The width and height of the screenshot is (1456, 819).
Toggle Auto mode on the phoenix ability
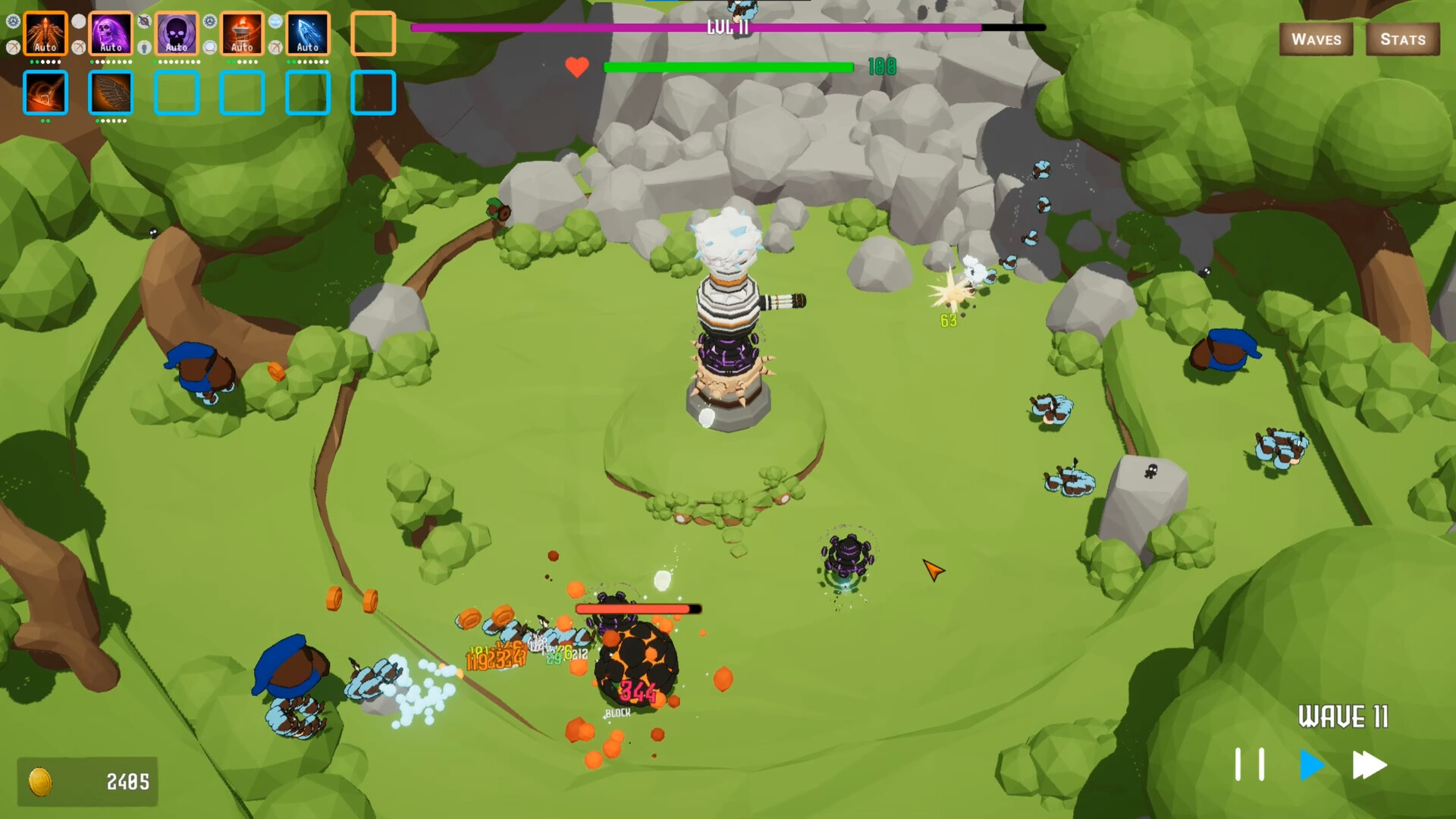pyautogui.click(x=45, y=46)
